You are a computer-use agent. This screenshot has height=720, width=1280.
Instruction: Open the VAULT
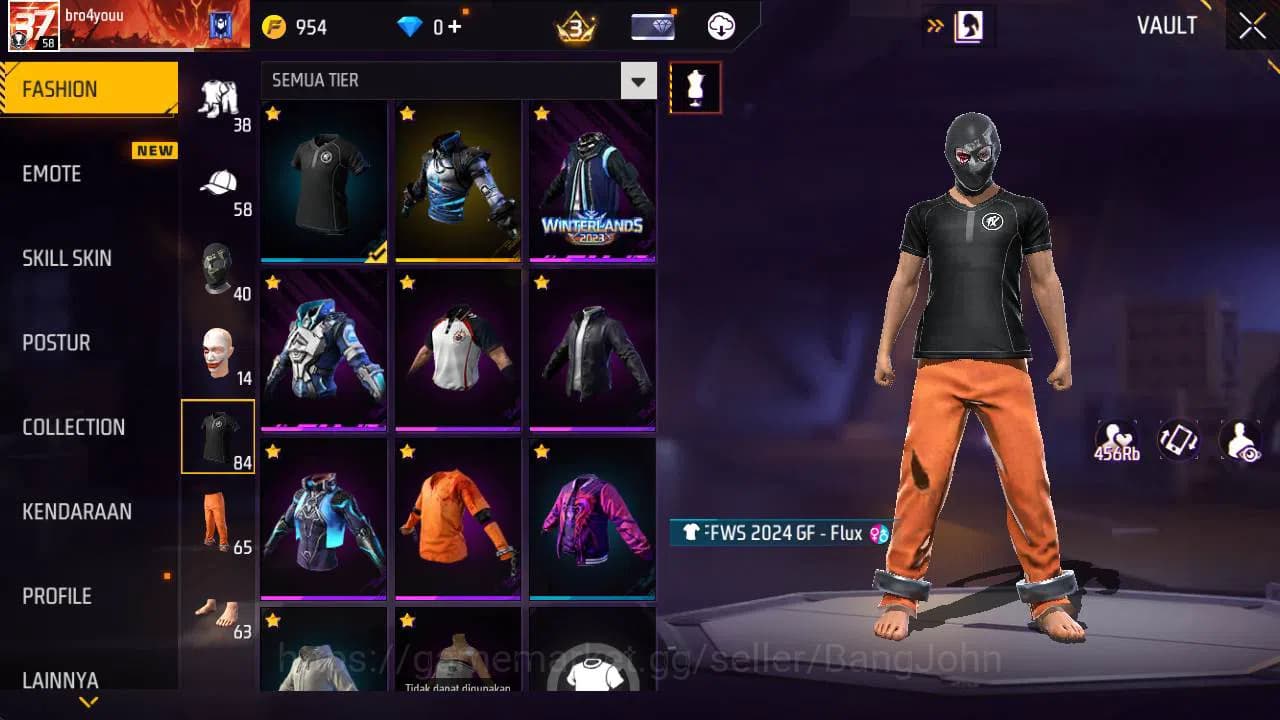1166,26
